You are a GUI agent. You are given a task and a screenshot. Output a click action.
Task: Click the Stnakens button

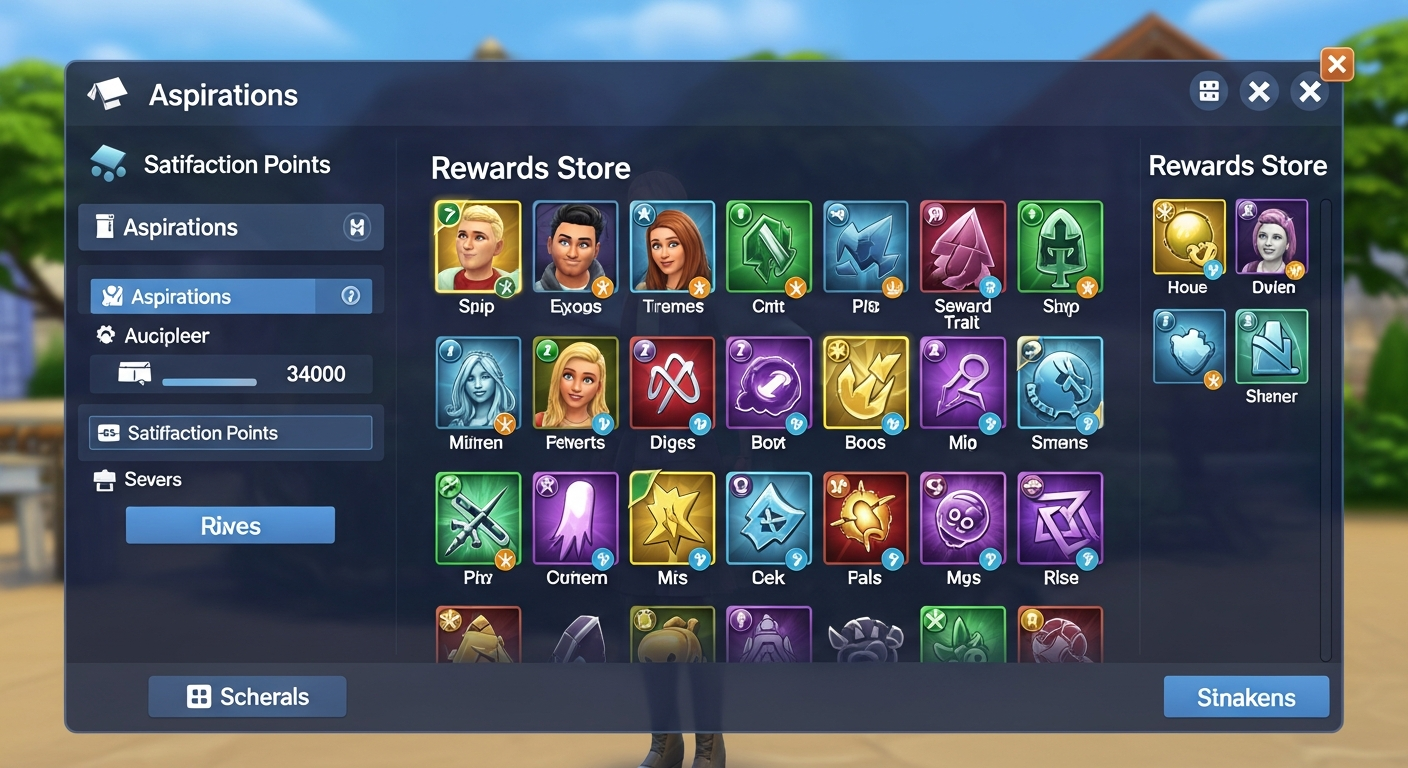click(x=1246, y=696)
